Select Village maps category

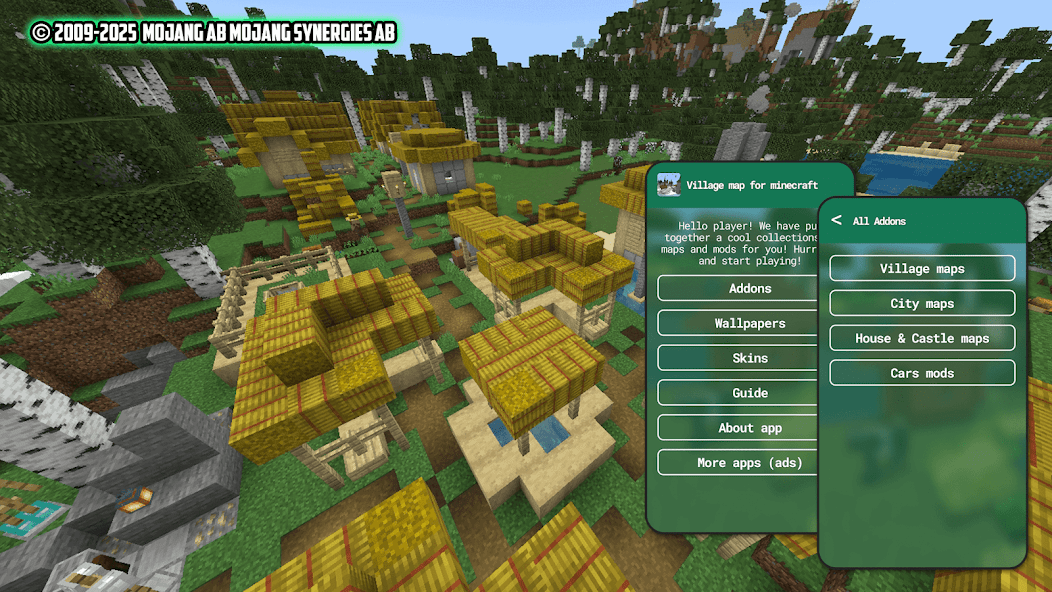point(922,268)
